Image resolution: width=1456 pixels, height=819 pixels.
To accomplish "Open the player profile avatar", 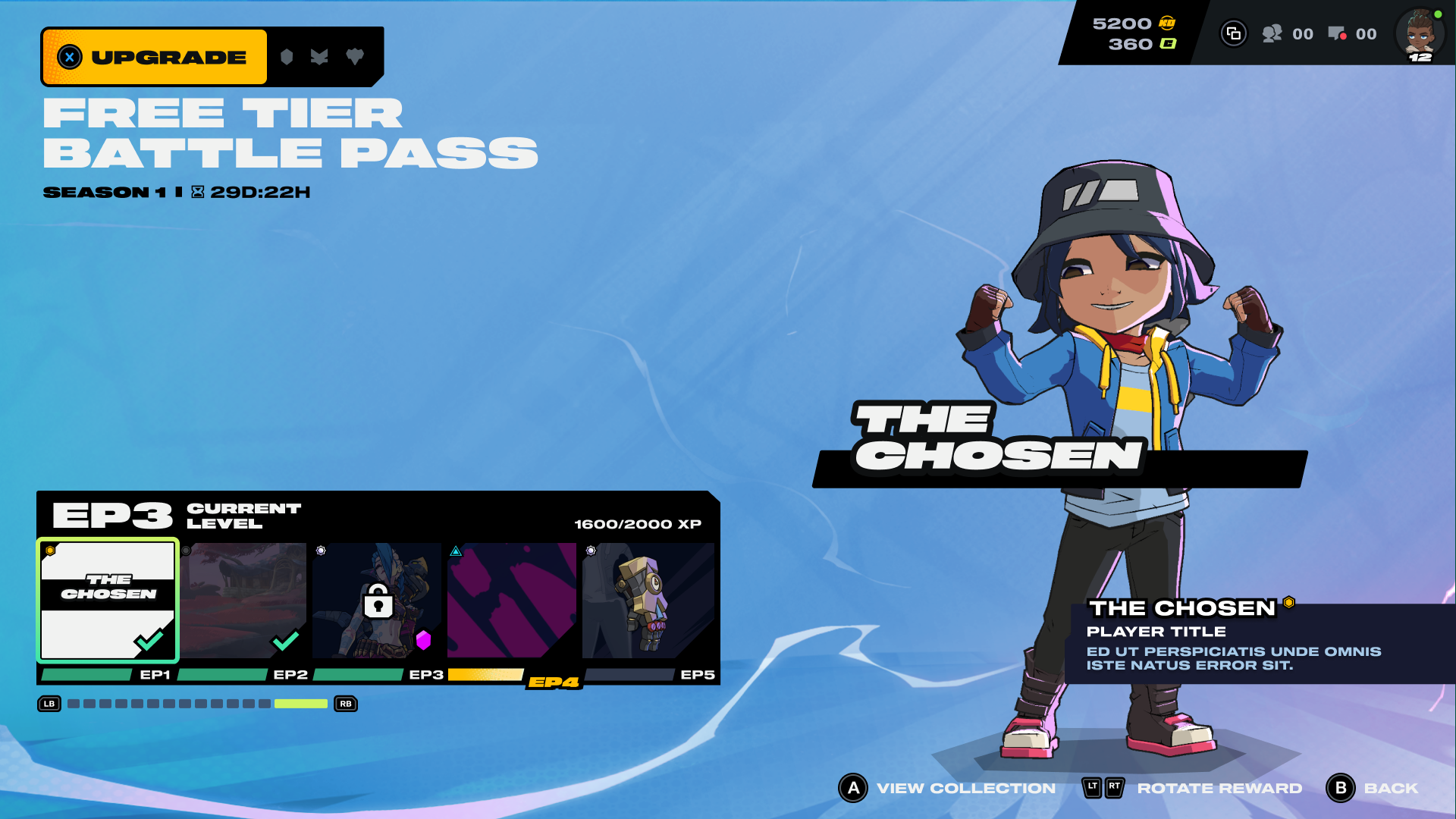I will click(x=1420, y=34).
